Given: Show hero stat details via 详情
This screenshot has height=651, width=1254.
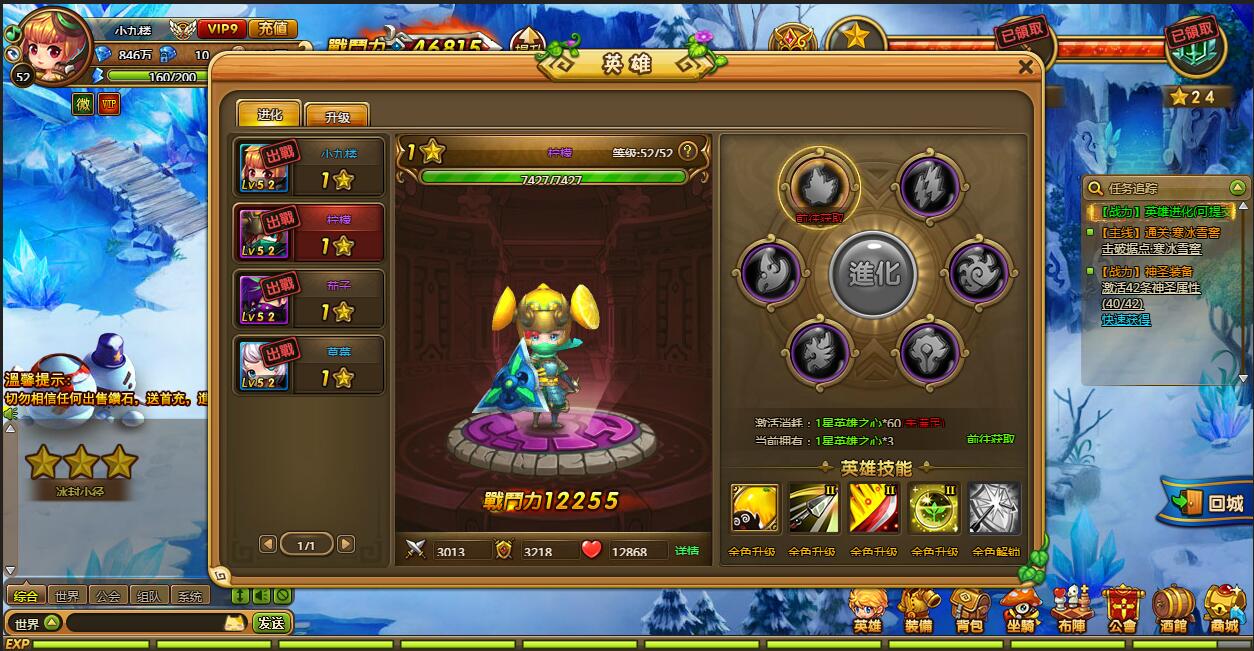Looking at the screenshot, I should tap(686, 551).
